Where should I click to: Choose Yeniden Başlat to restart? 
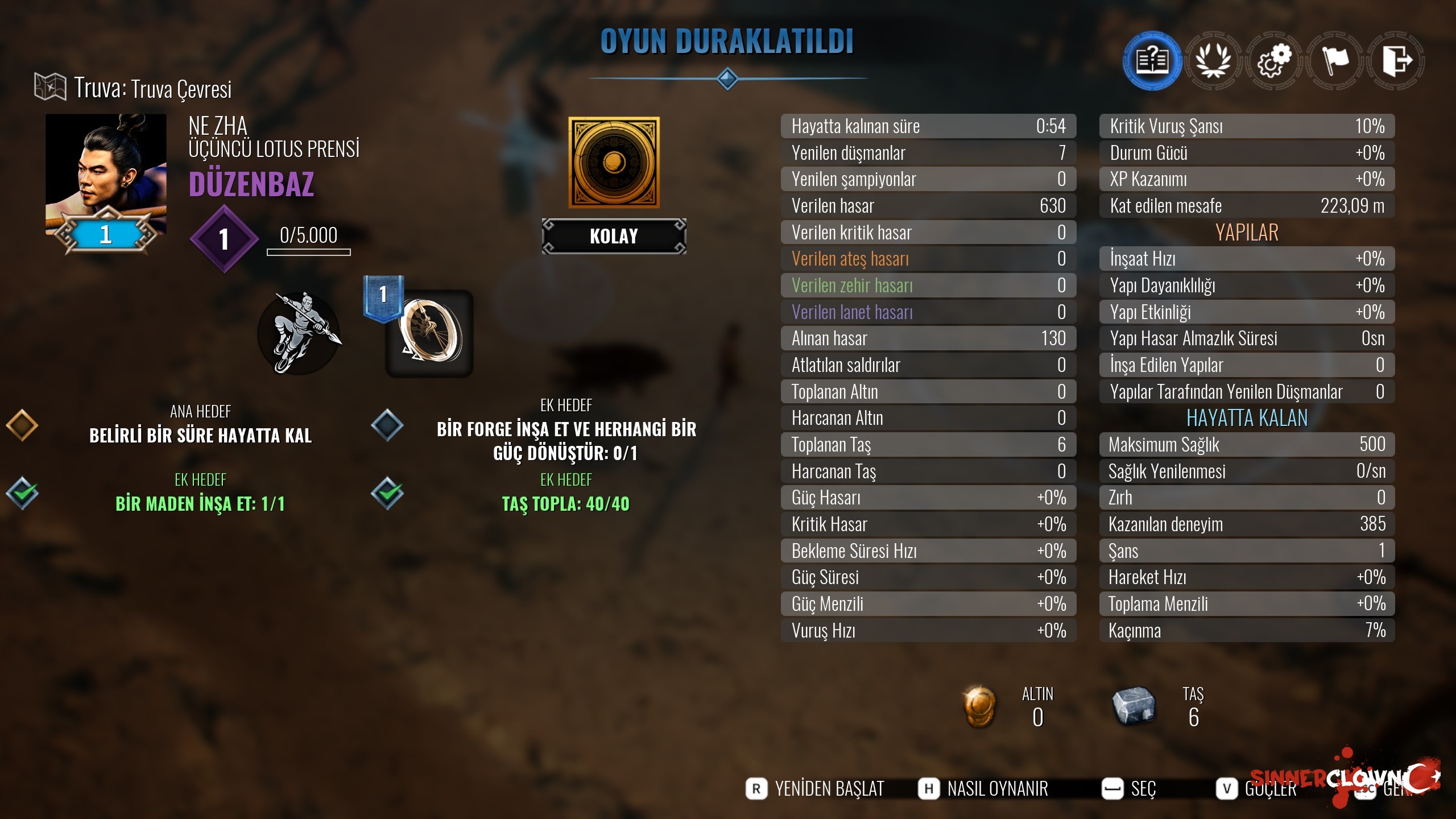[x=816, y=789]
